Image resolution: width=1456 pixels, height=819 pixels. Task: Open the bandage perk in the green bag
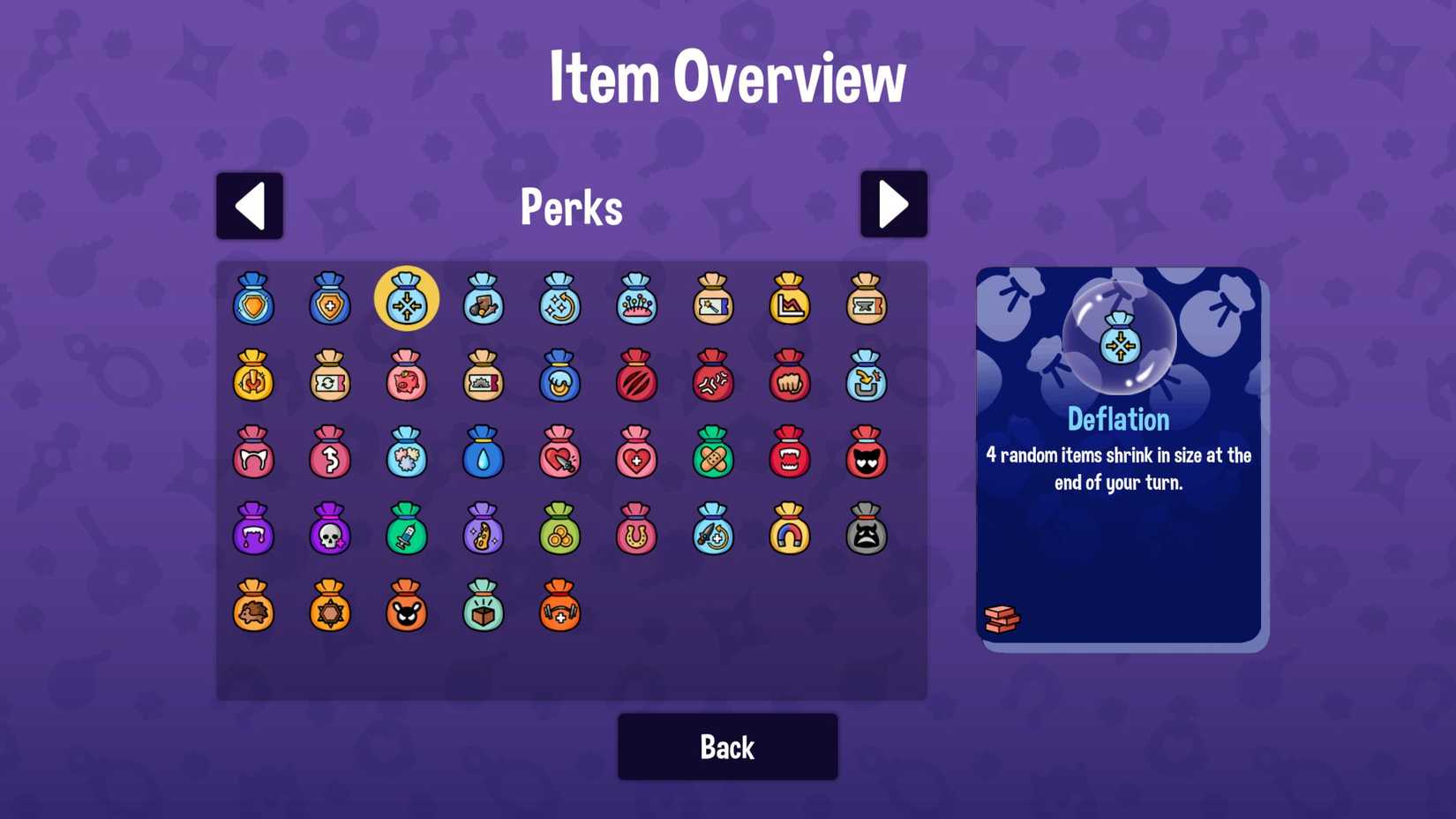tap(714, 455)
